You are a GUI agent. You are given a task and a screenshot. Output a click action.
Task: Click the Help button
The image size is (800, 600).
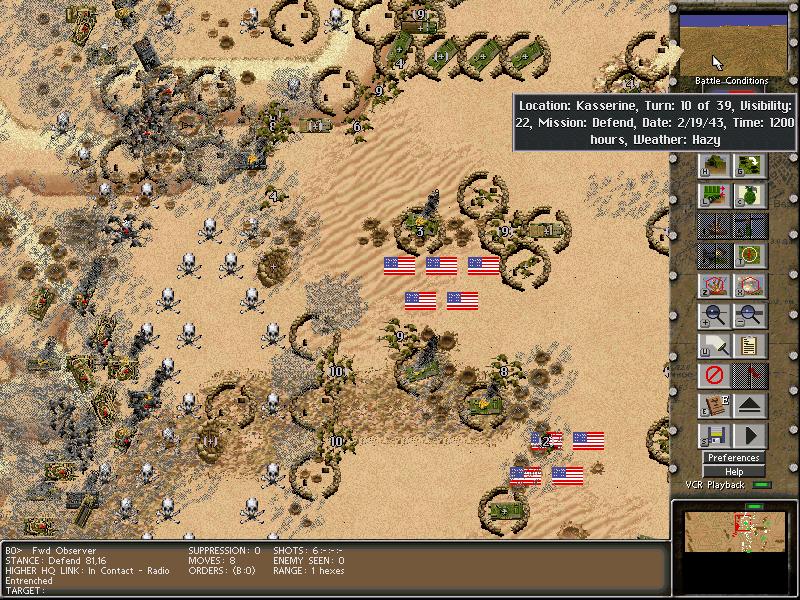click(x=733, y=472)
